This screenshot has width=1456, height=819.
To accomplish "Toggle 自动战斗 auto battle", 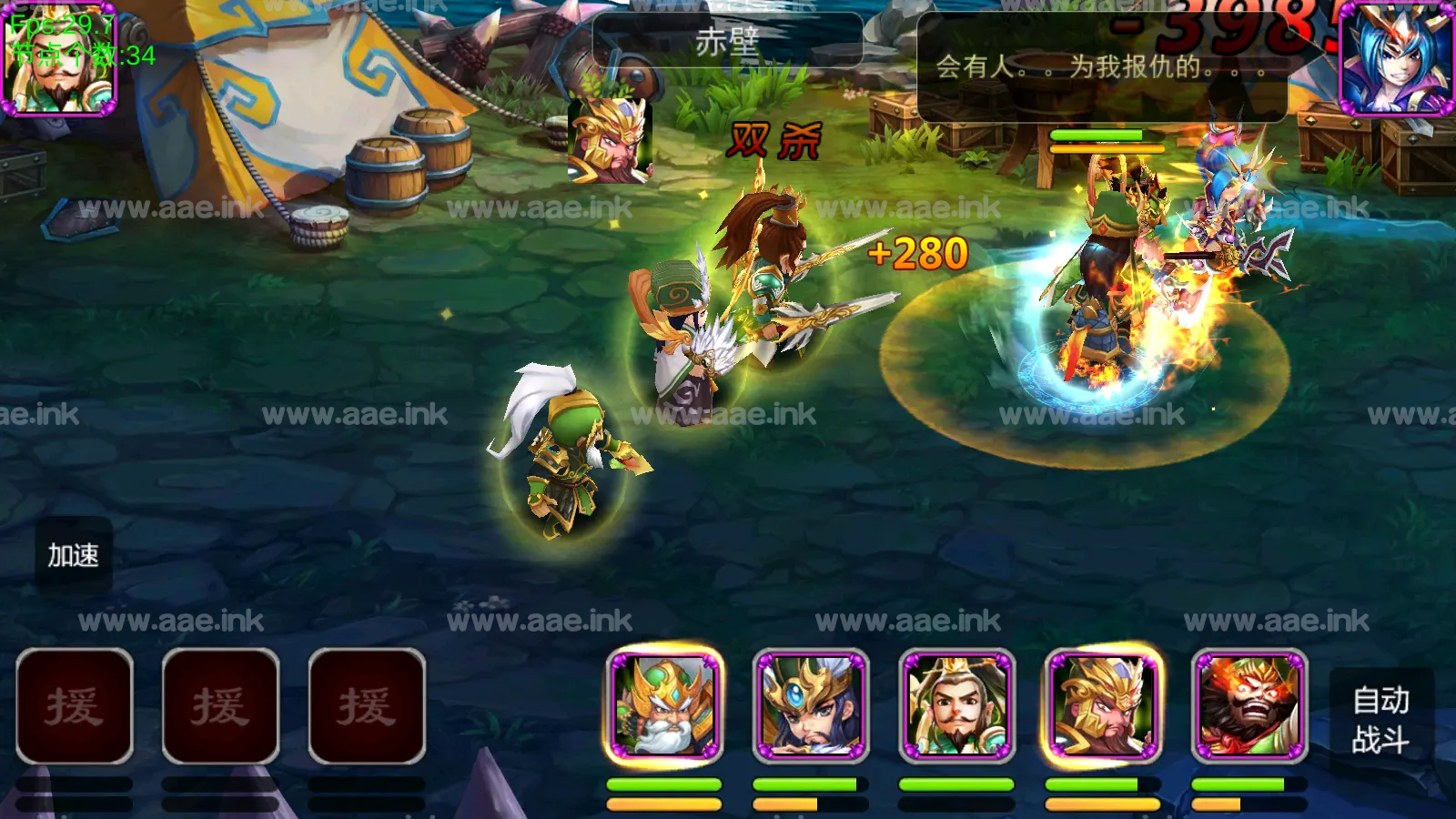I will (x=1380, y=719).
